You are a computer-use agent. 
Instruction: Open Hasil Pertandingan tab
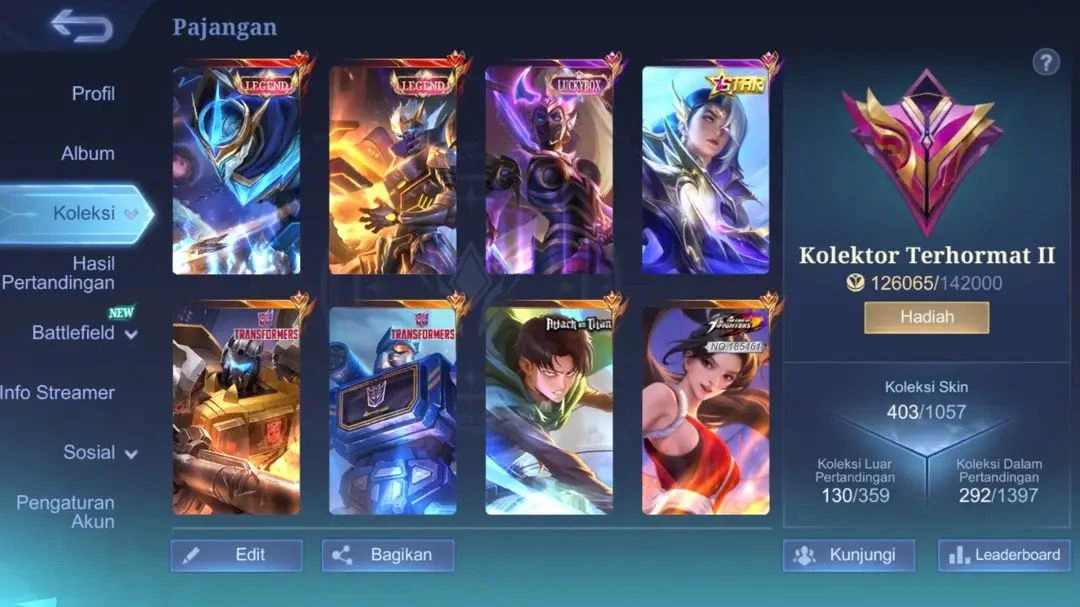tap(60, 273)
